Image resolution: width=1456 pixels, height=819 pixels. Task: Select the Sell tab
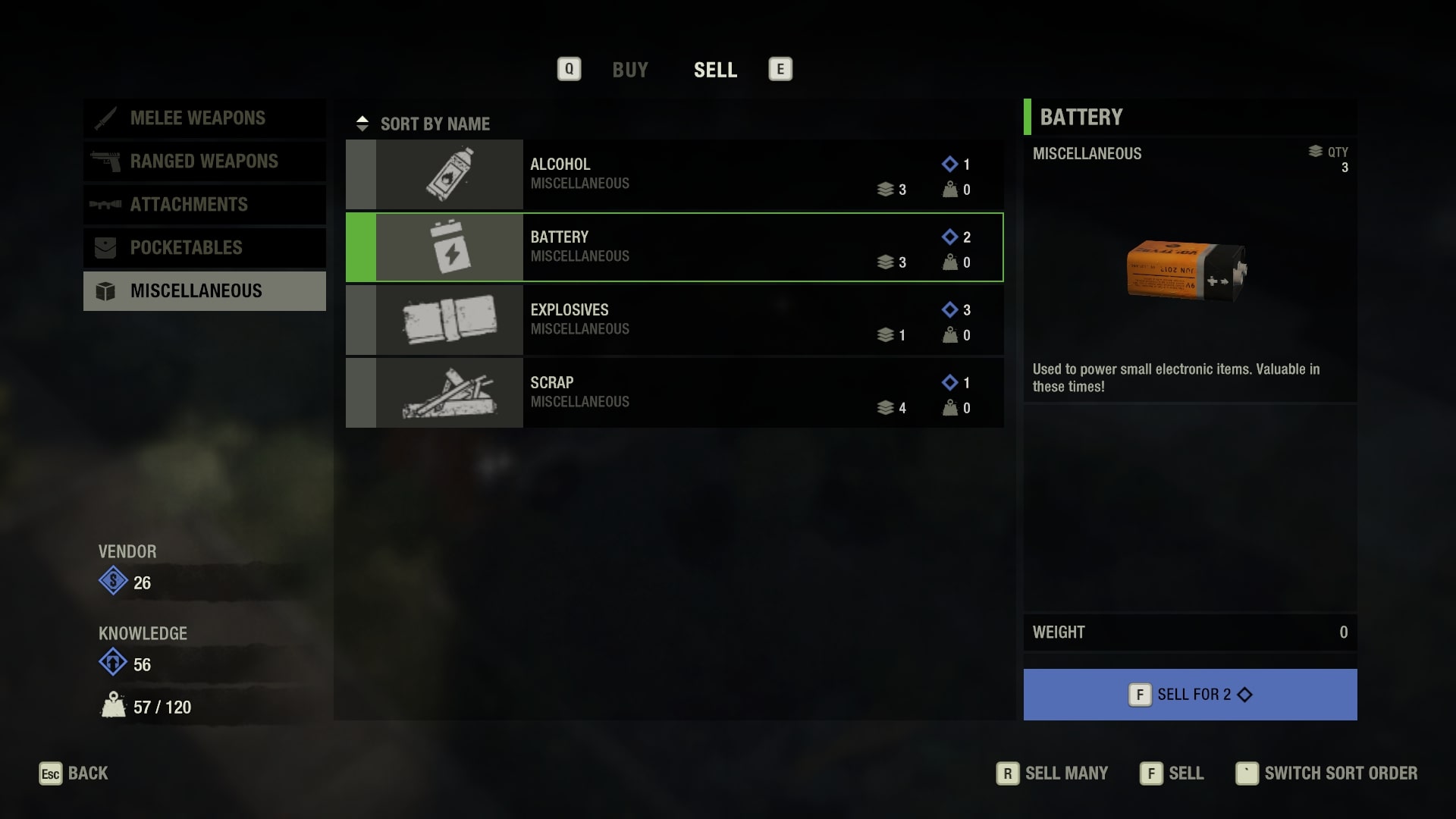[x=715, y=70]
